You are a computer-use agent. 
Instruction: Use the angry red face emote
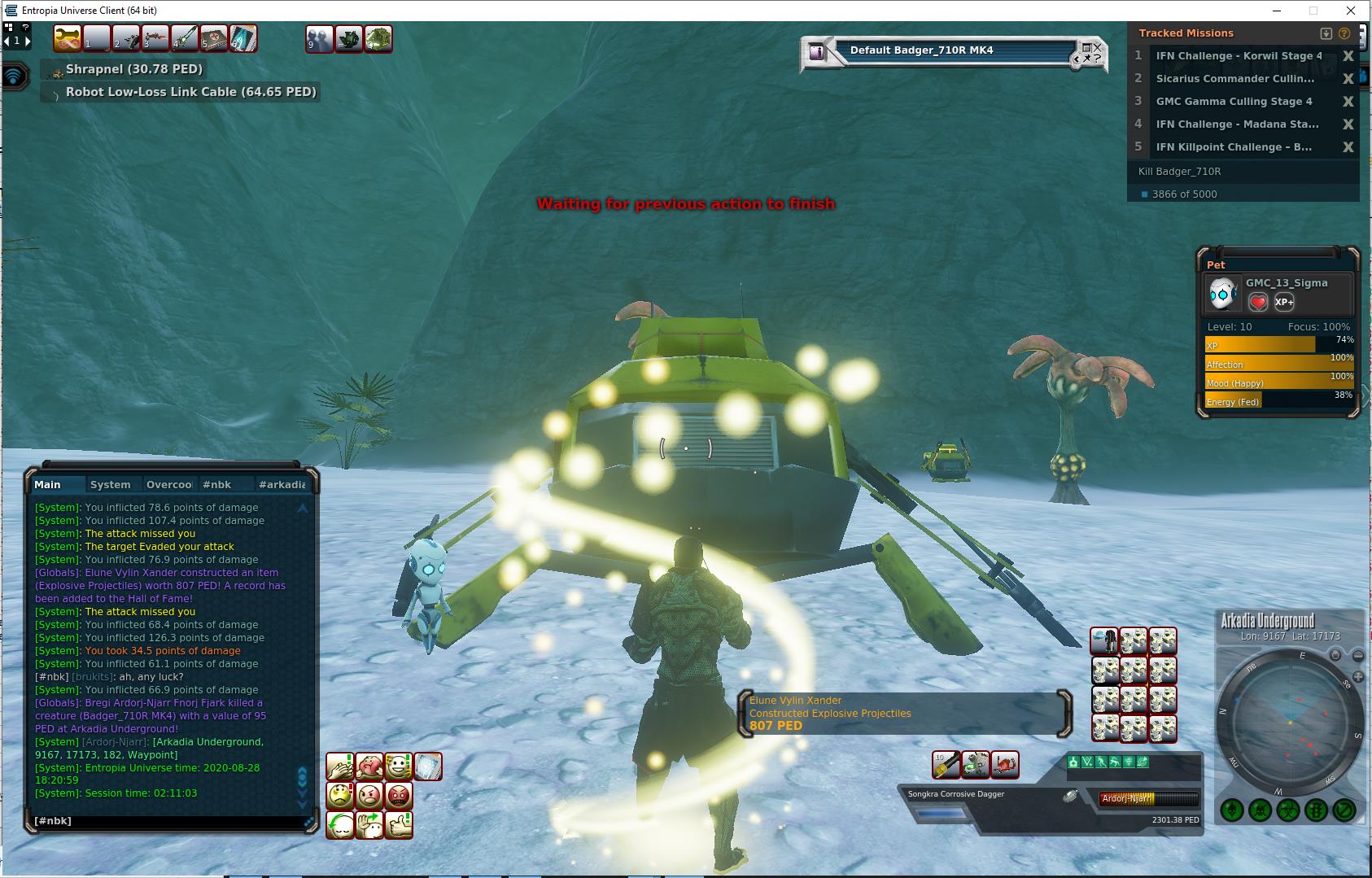(399, 795)
